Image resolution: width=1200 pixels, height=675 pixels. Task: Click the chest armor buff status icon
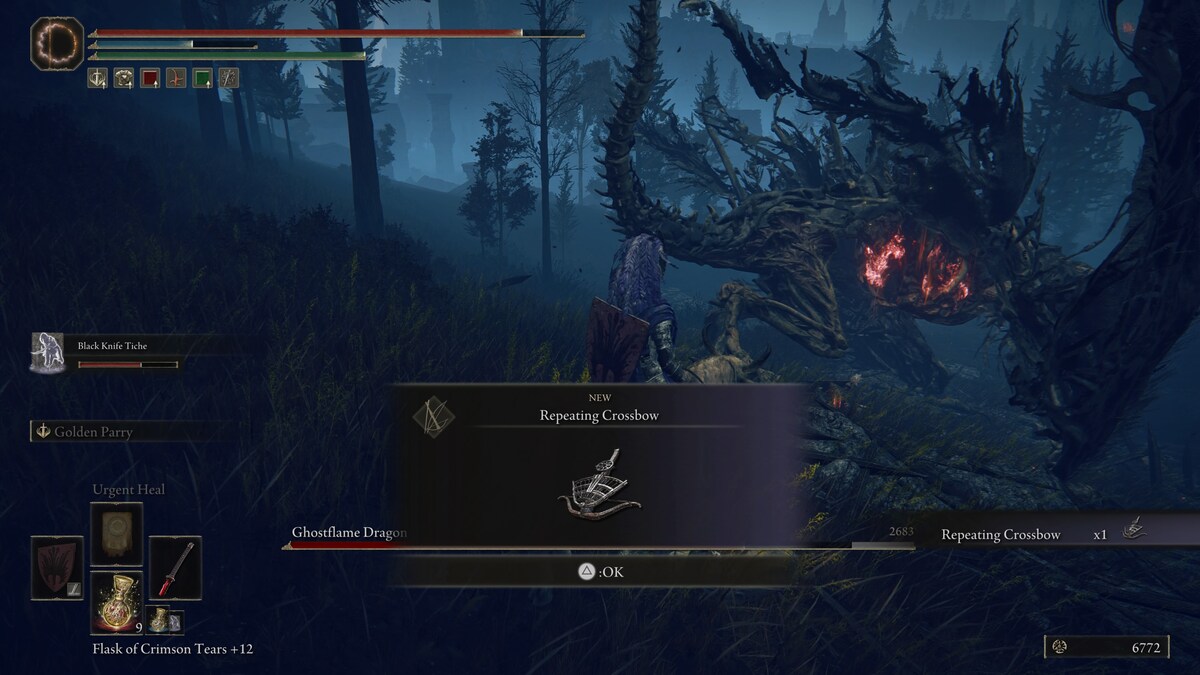pyautogui.click(x=124, y=78)
